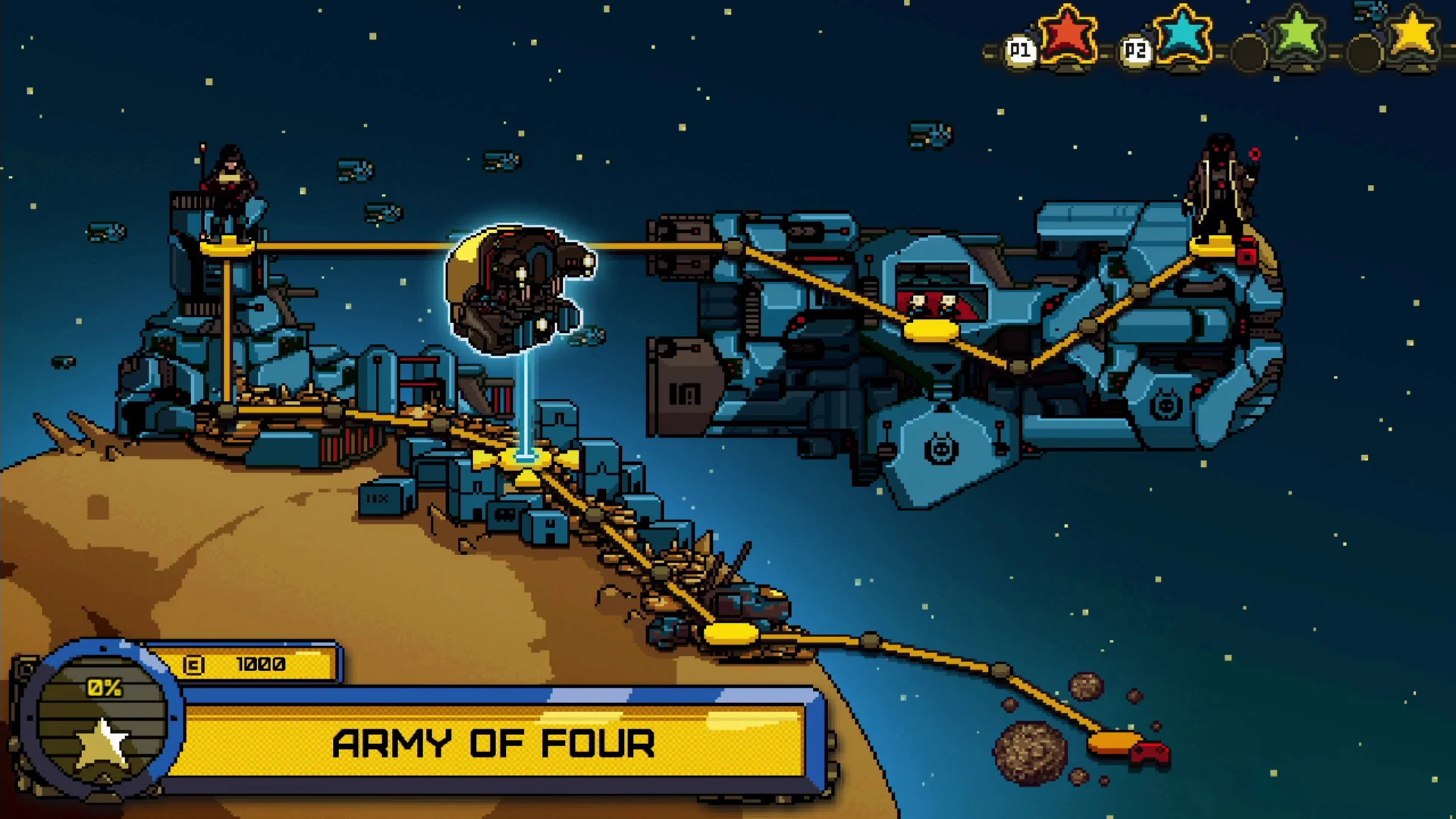Viewport: 1456px width, 819px height.
Task: Click the 0% completion indicator
Action: [x=103, y=689]
